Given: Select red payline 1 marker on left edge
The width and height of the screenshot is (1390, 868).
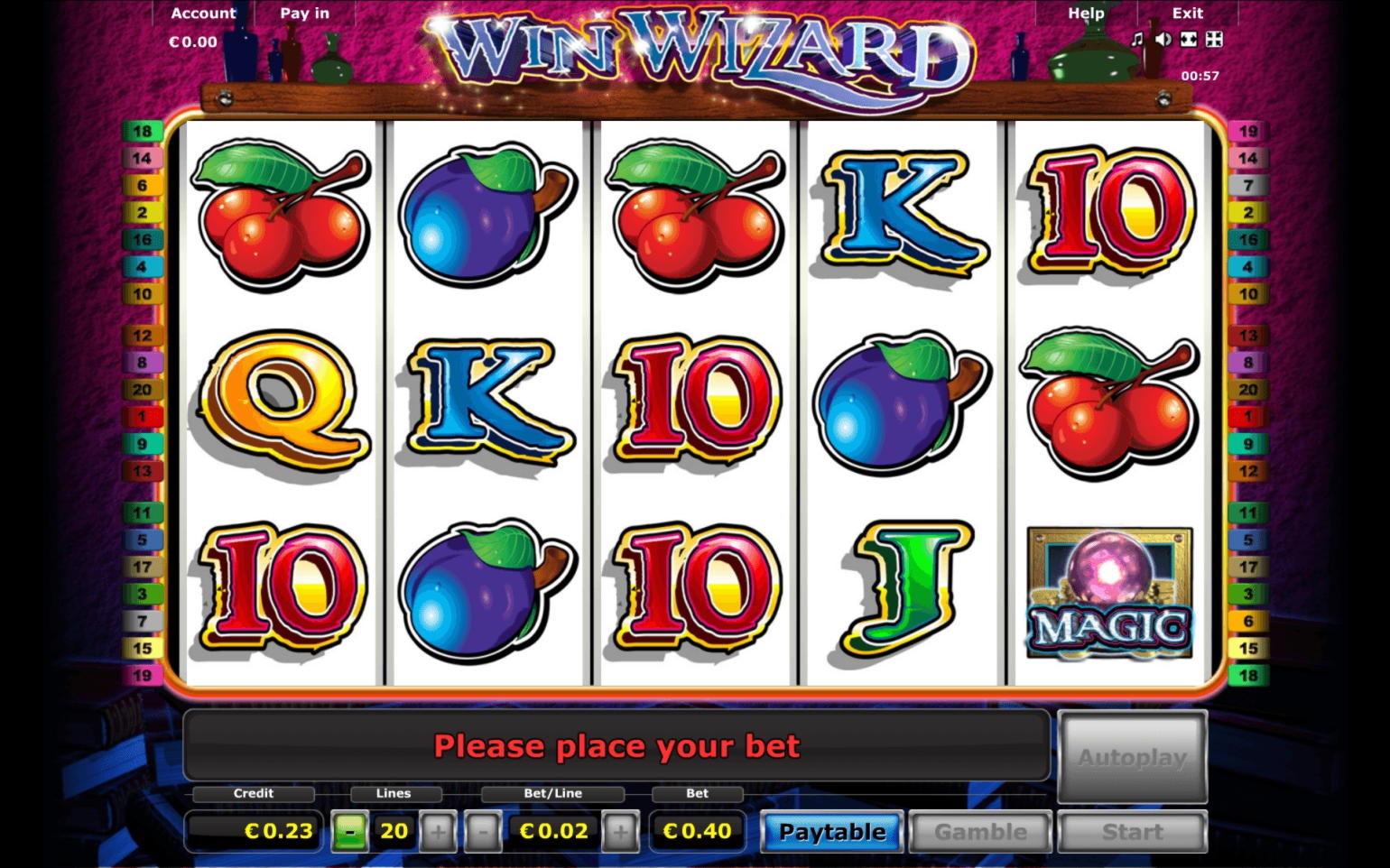Looking at the screenshot, I should pyautogui.click(x=143, y=417).
